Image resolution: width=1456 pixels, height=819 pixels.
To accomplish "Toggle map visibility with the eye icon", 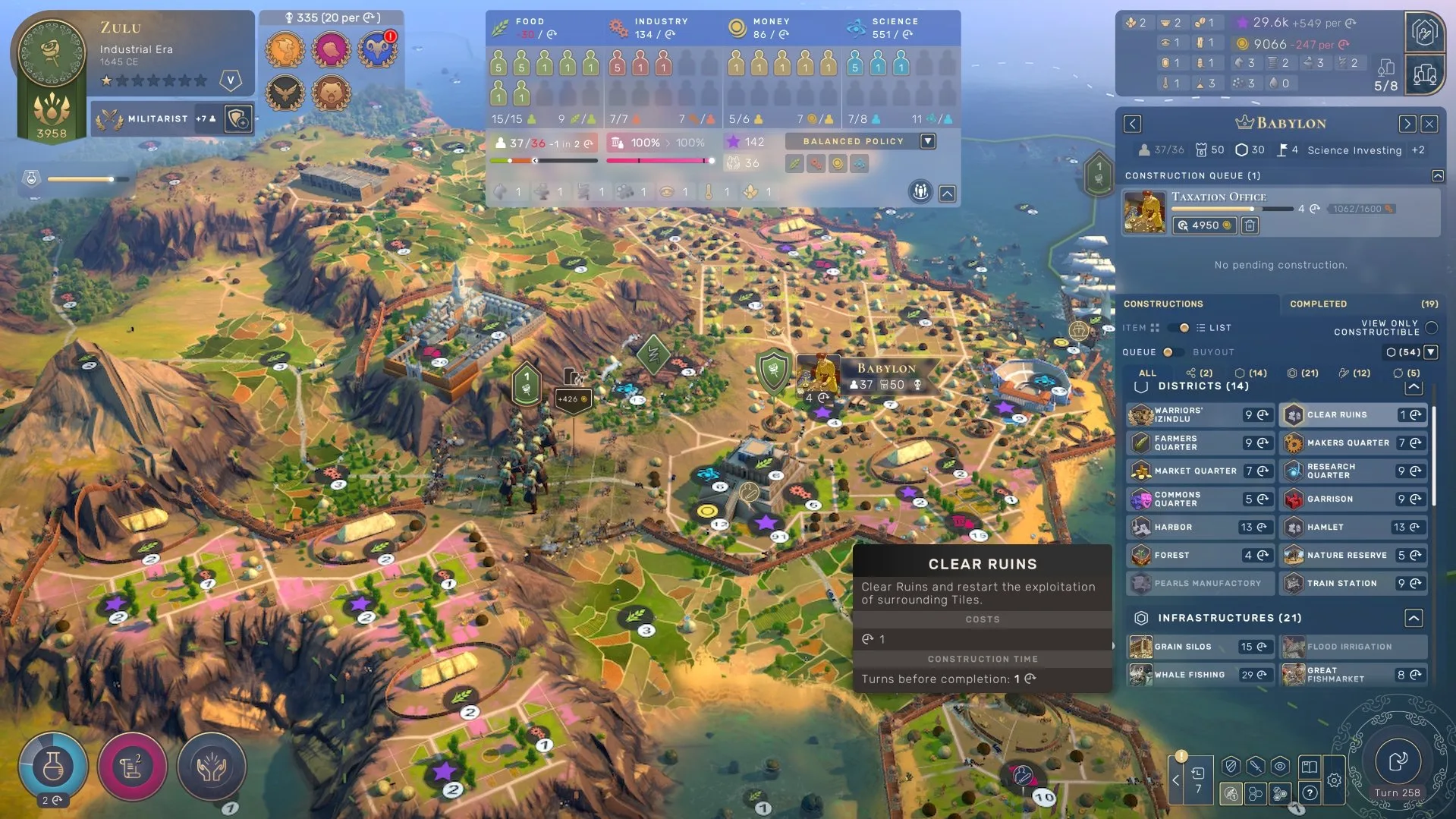I will pyautogui.click(x=1280, y=767).
